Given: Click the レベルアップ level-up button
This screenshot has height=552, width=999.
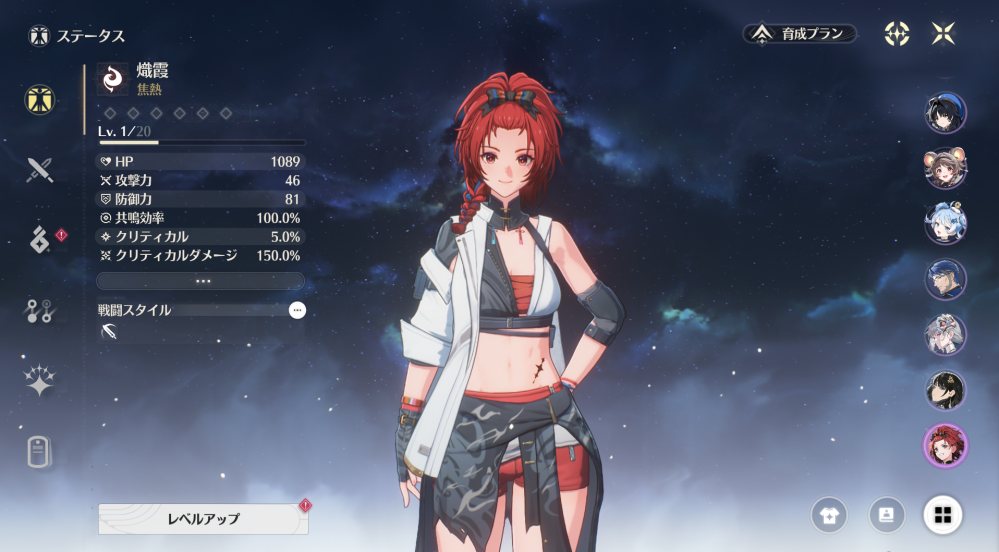Looking at the screenshot, I should tap(203, 519).
